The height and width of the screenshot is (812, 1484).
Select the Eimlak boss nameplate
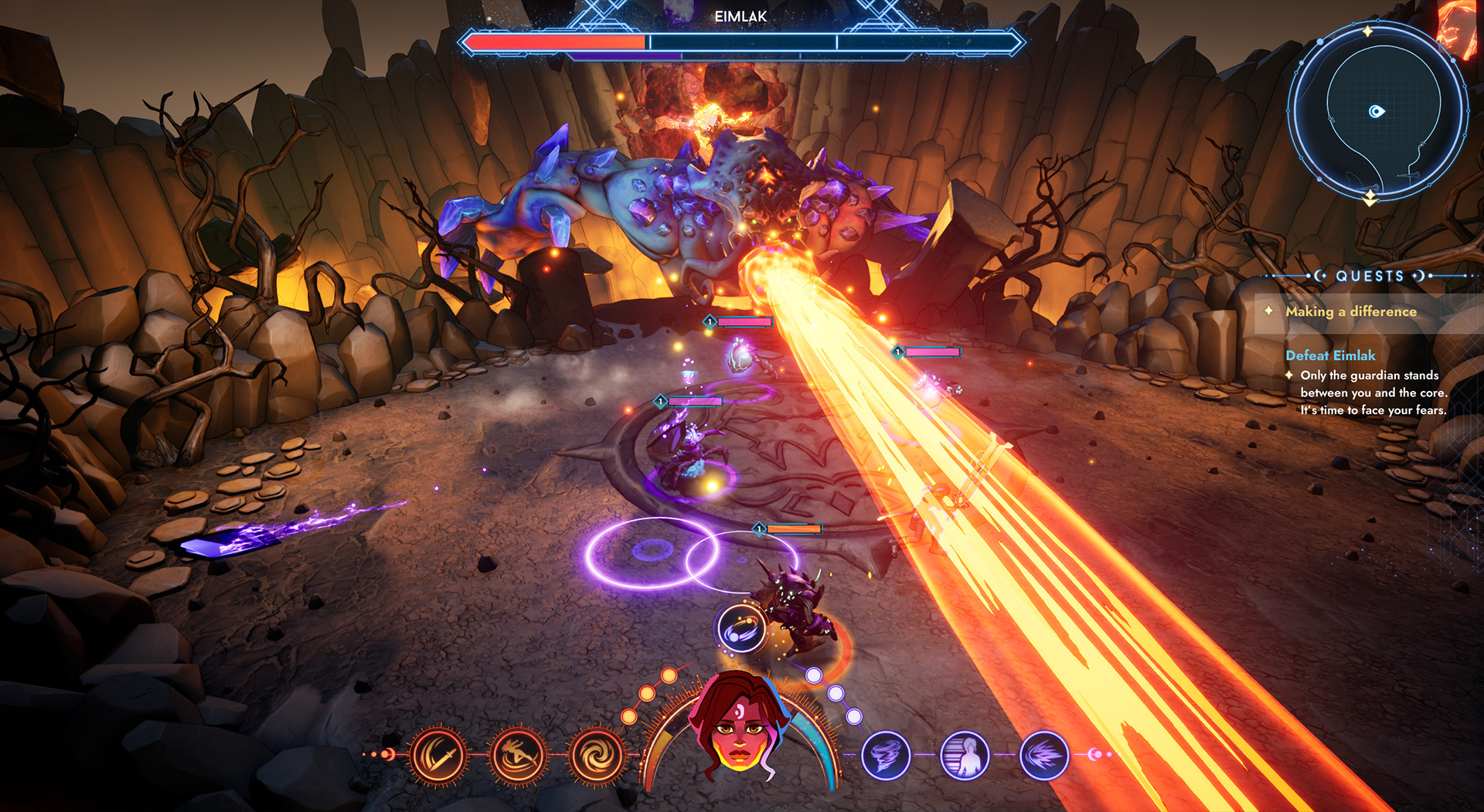point(740,15)
